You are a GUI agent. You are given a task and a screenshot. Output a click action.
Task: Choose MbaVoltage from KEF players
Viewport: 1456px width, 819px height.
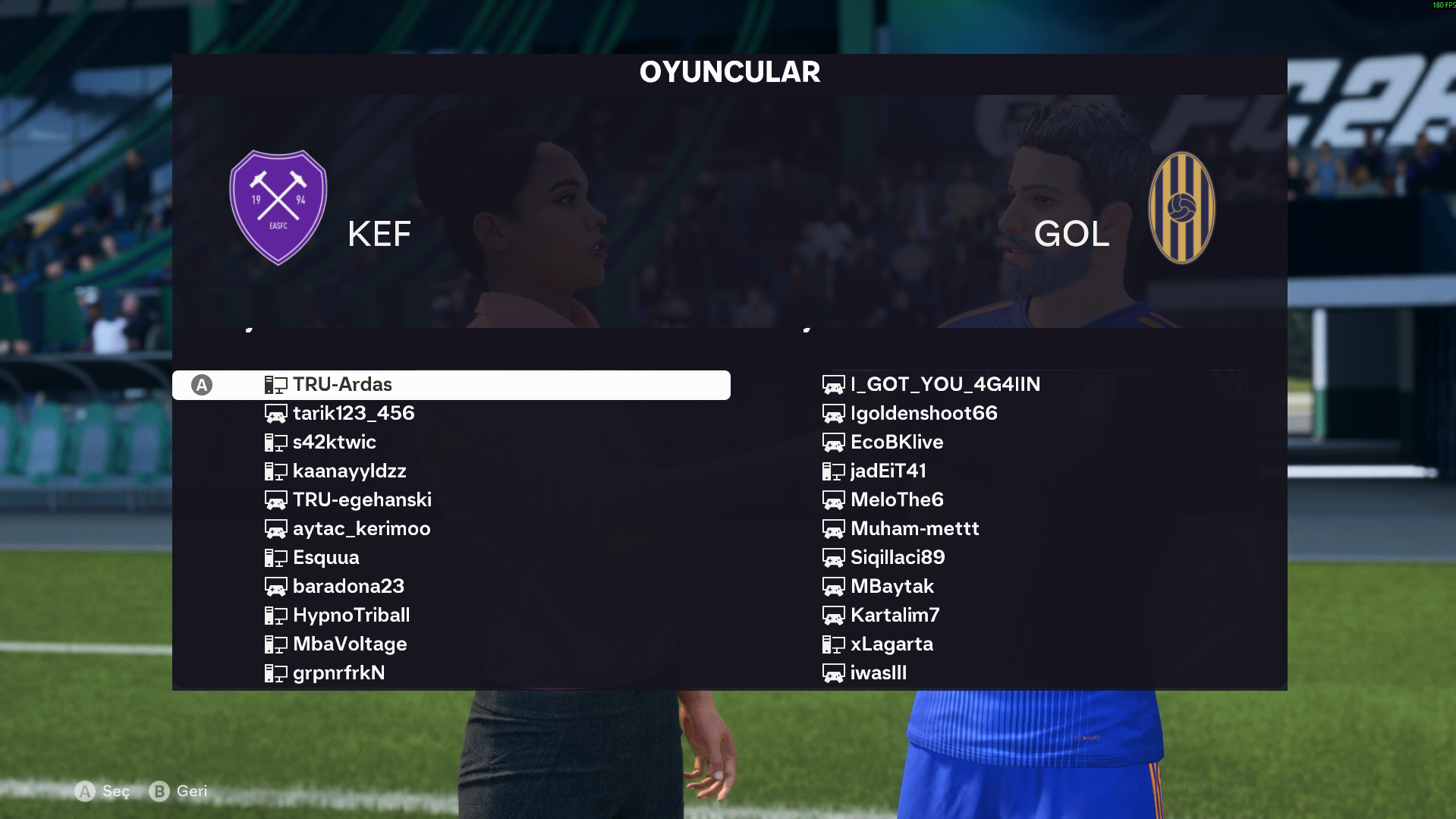(x=350, y=644)
